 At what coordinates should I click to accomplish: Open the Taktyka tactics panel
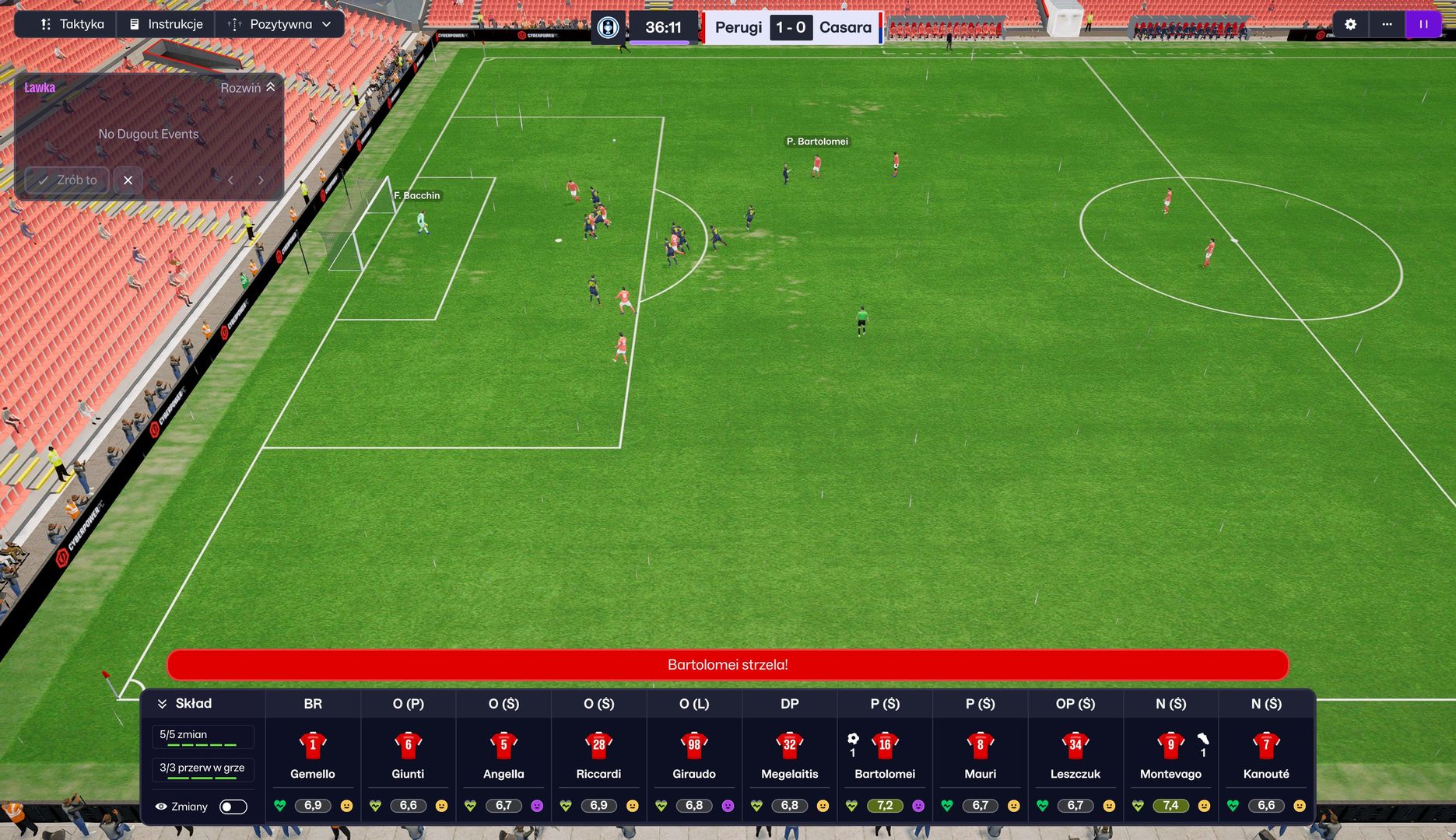[x=72, y=24]
